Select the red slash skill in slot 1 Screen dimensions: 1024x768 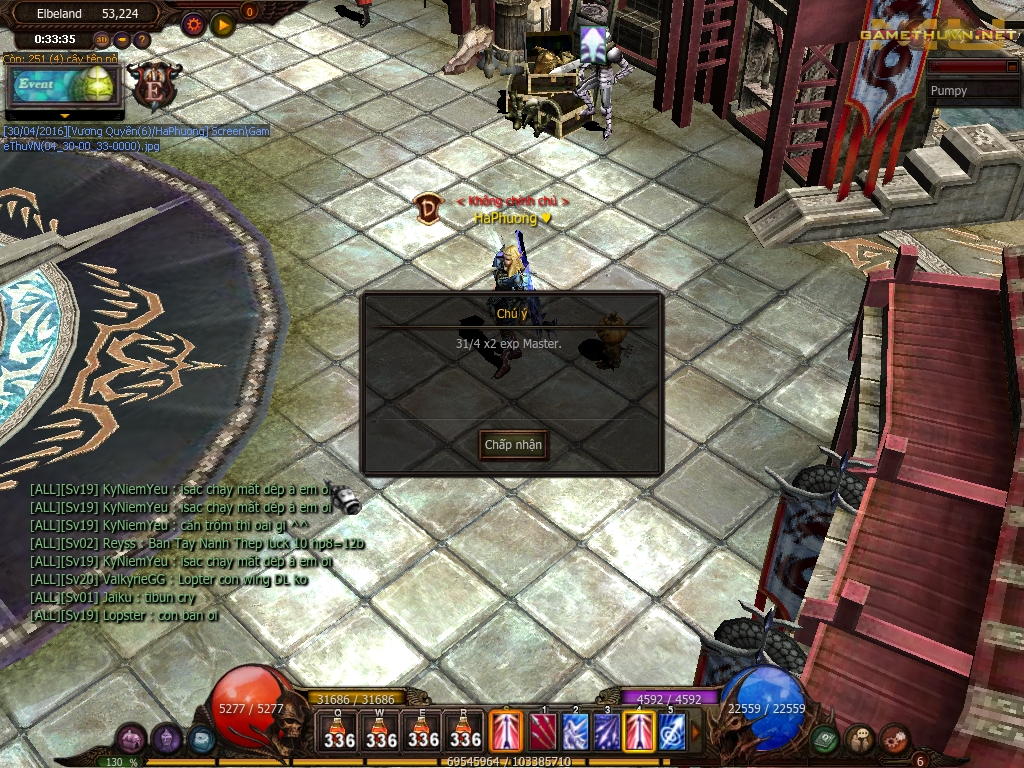[542, 731]
